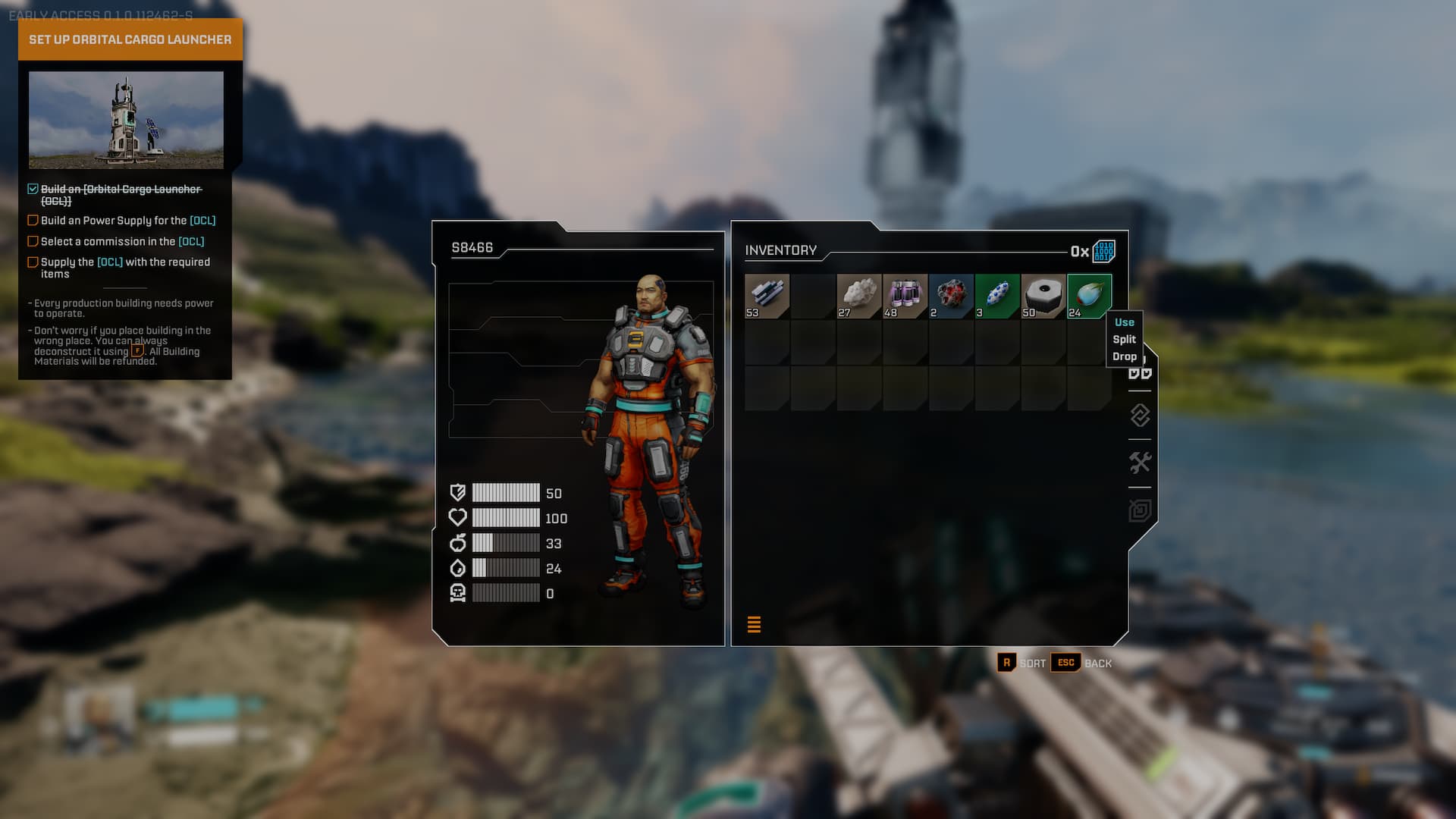Image resolution: width=1456 pixels, height=819 pixels.
Task: Open the crossed tools crafting tab
Action: coord(1140,463)
